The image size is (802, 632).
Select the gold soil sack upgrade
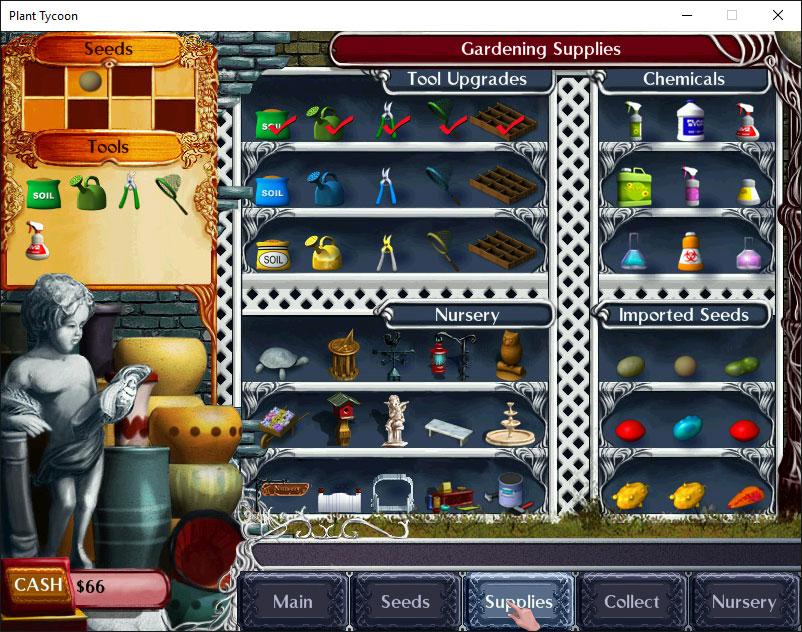272,255
